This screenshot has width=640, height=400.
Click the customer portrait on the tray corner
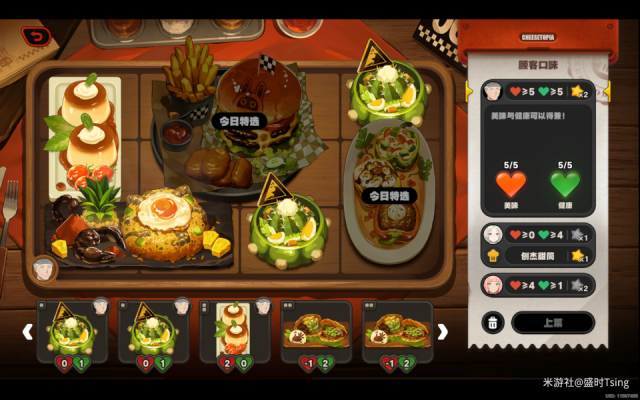43,268
